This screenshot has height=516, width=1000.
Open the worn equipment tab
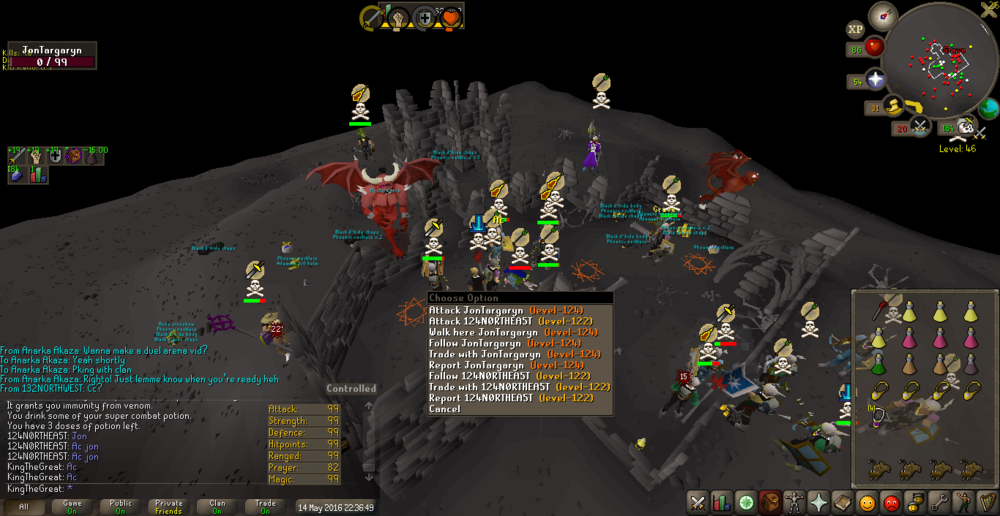(794, 502)
